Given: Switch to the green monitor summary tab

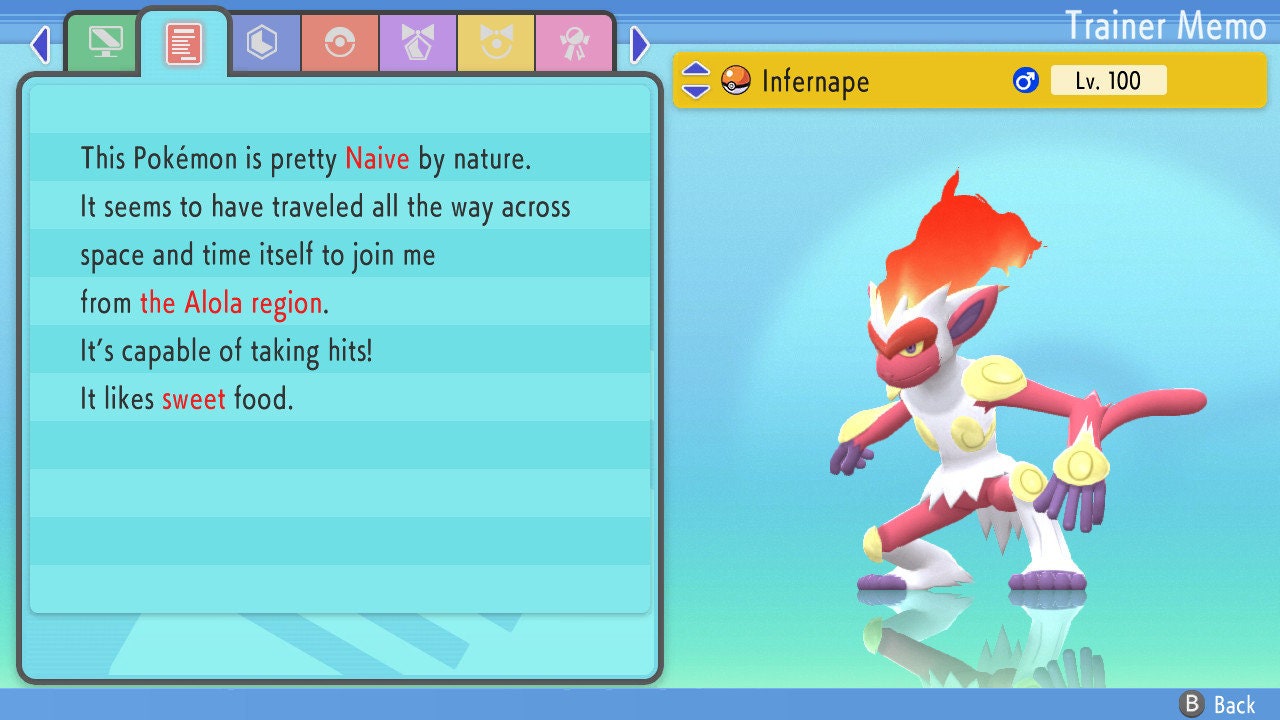Looking at the screenshot, I should [104, 42].
